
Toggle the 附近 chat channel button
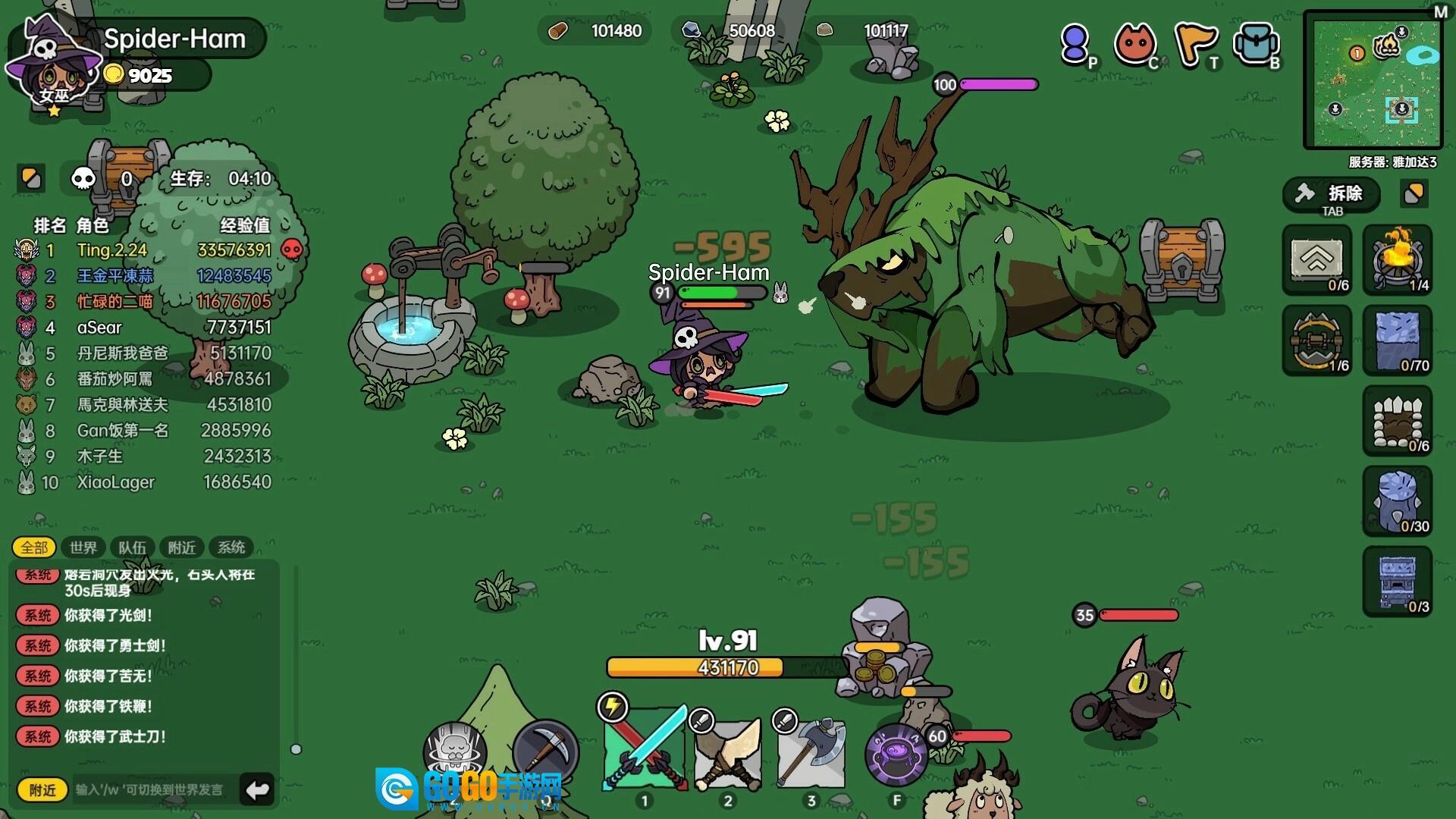(x=42, y=790)
